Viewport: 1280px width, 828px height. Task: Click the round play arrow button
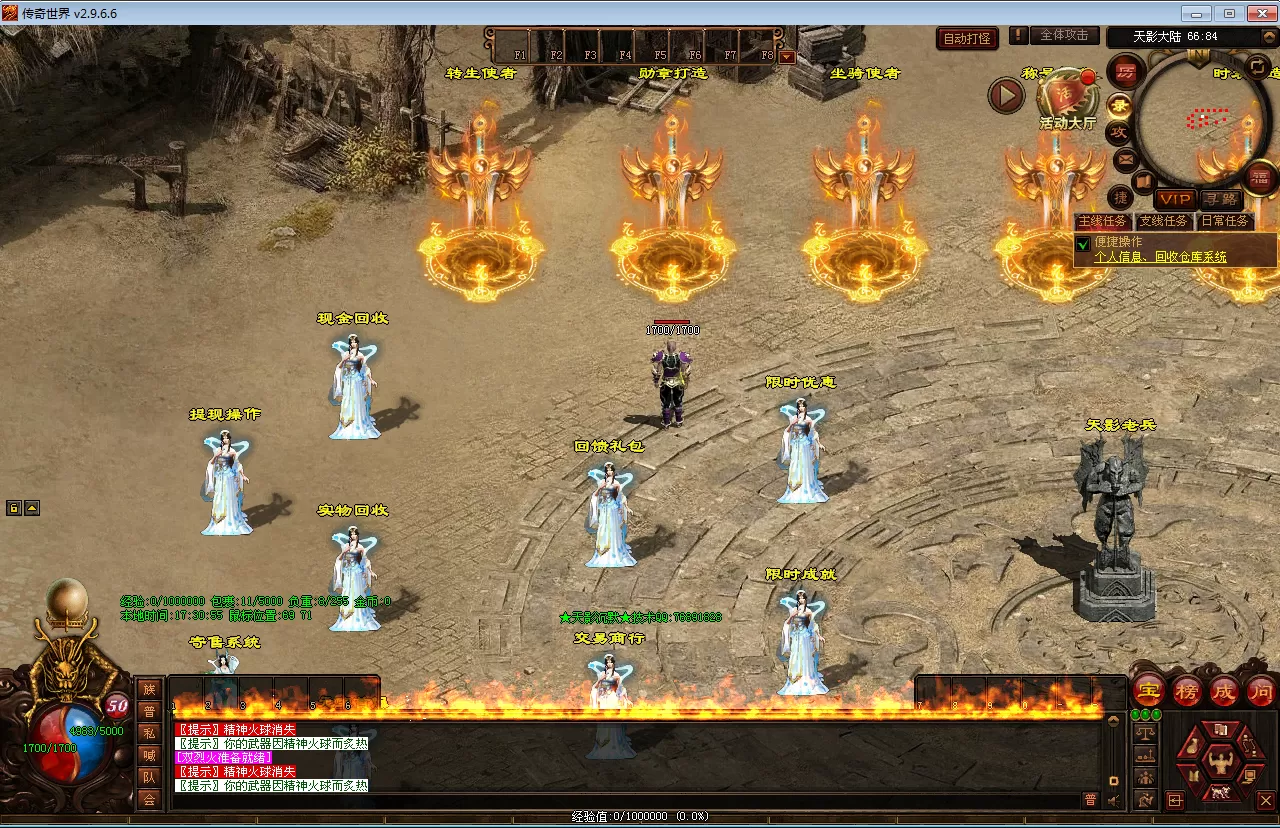(1007, 96)
